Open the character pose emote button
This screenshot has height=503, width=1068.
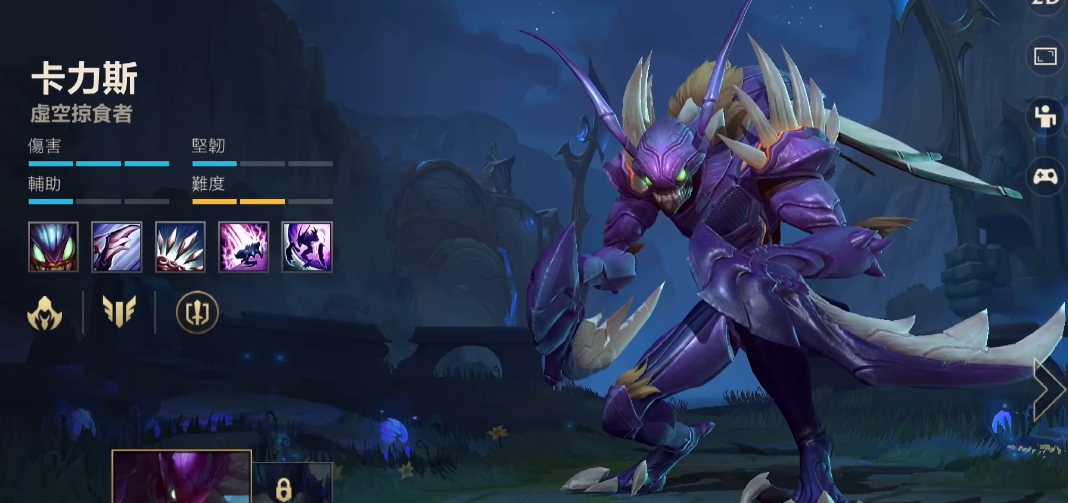1046,116
